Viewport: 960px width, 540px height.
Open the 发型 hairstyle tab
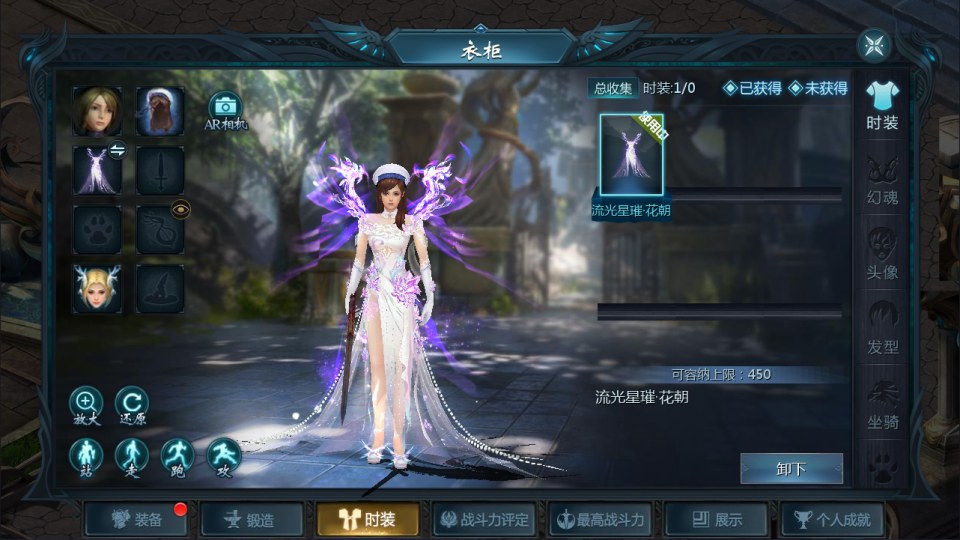882,330
